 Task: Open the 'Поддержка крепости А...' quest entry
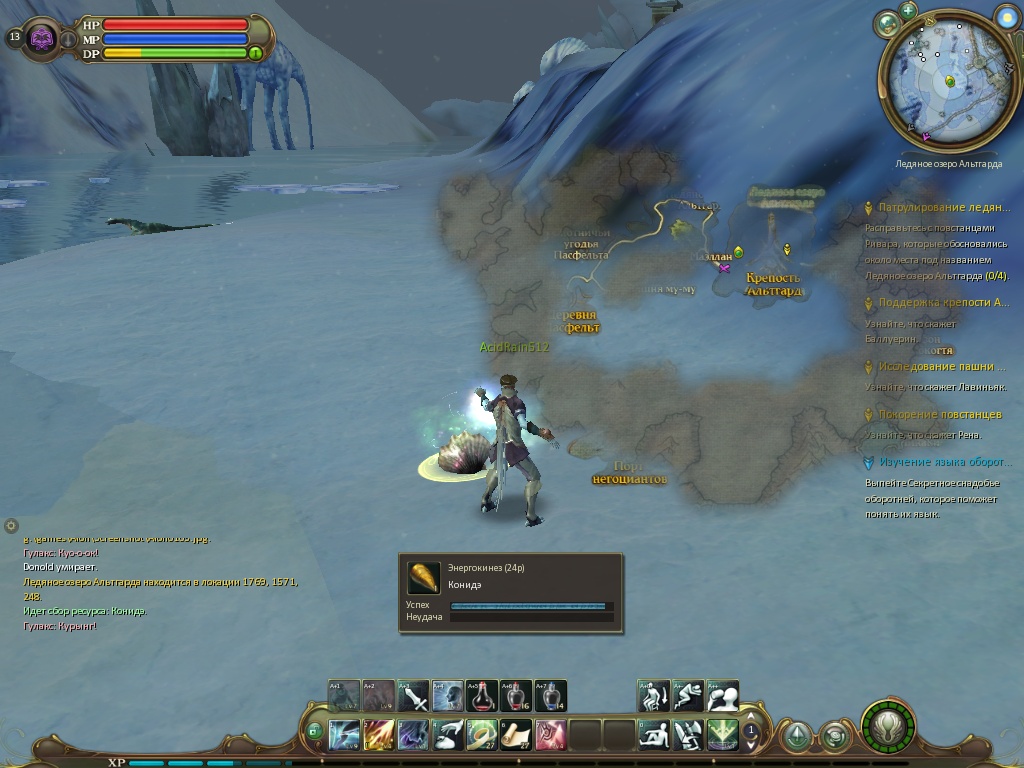(943, 302)
